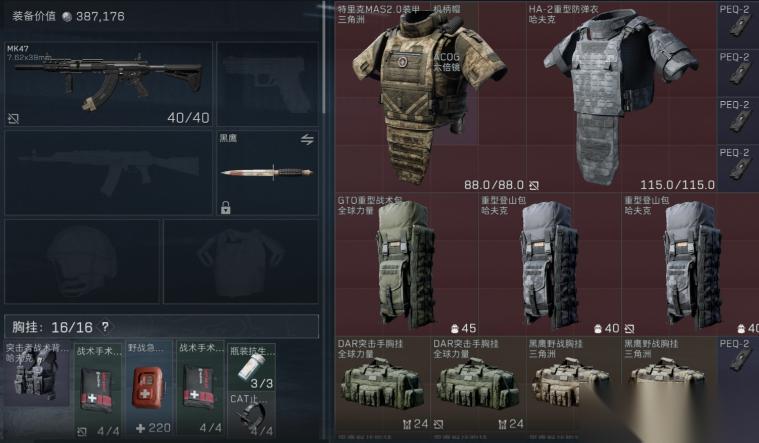The height and width of the screenshot is (443, 759).
Task: Click the question mark beside chest rig capacity
Action: 105,327
